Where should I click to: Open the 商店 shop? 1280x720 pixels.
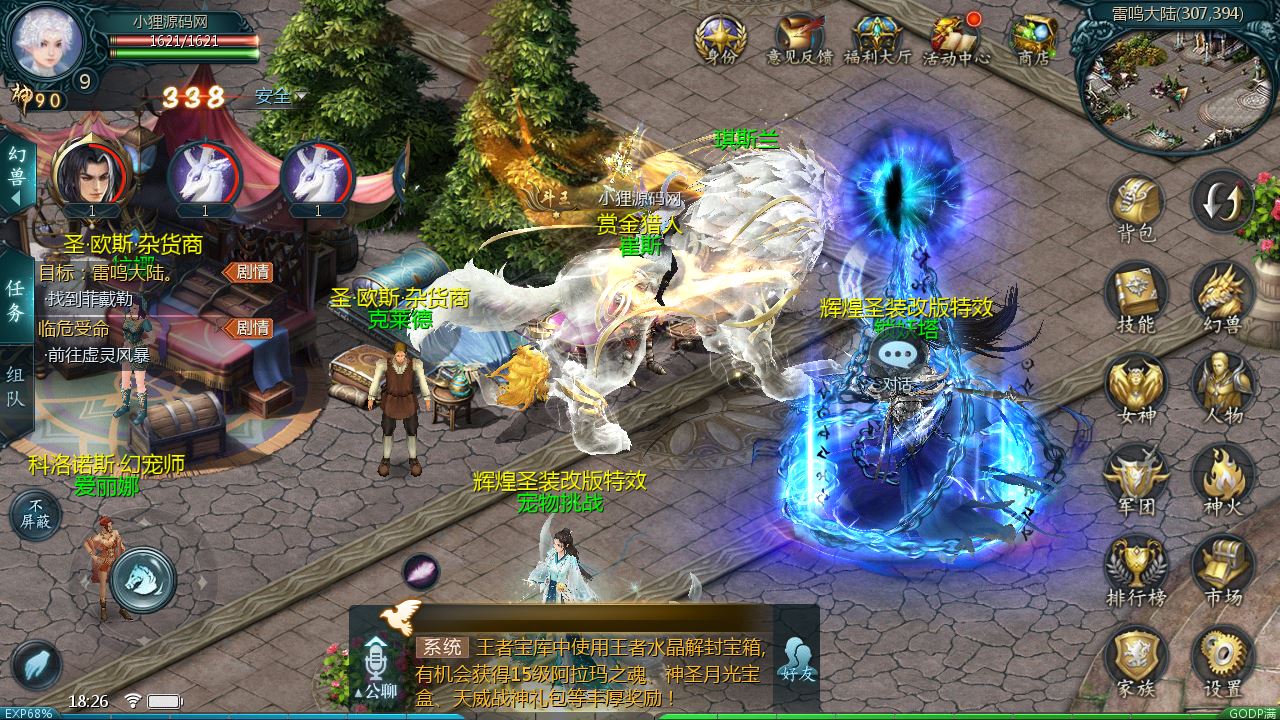(x=1033, y=40)
